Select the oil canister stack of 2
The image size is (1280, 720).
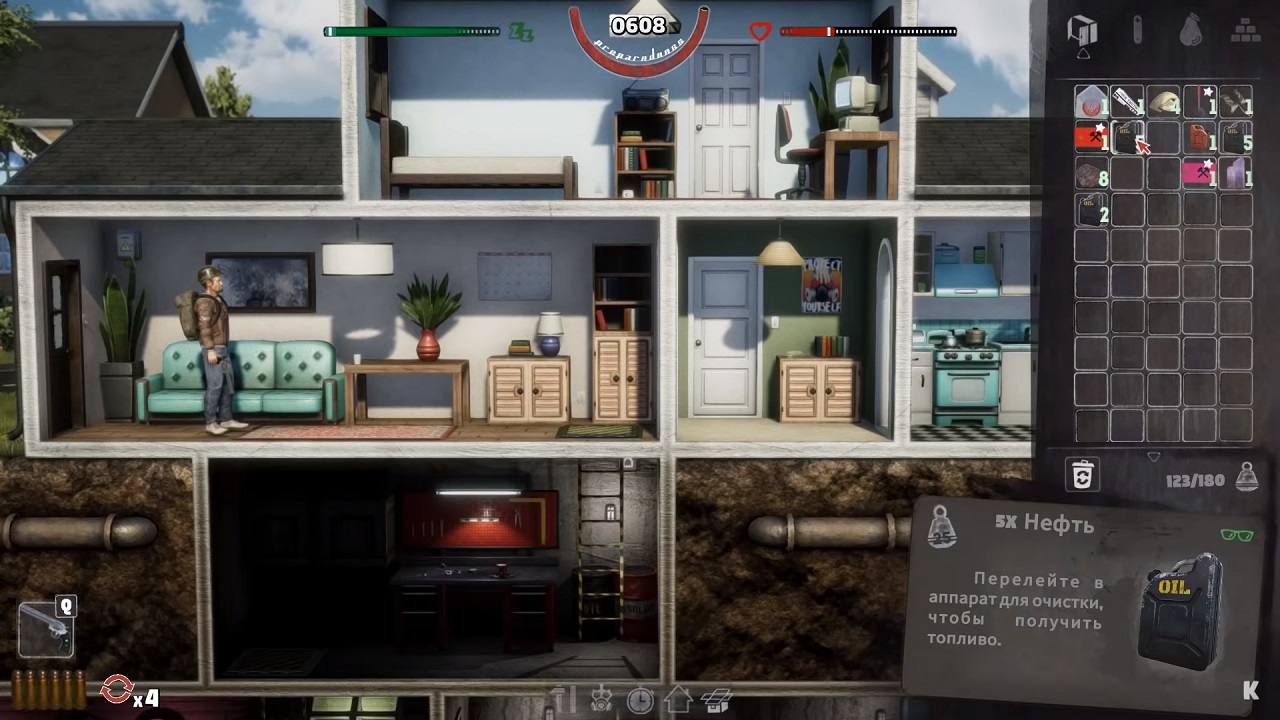1091,210
